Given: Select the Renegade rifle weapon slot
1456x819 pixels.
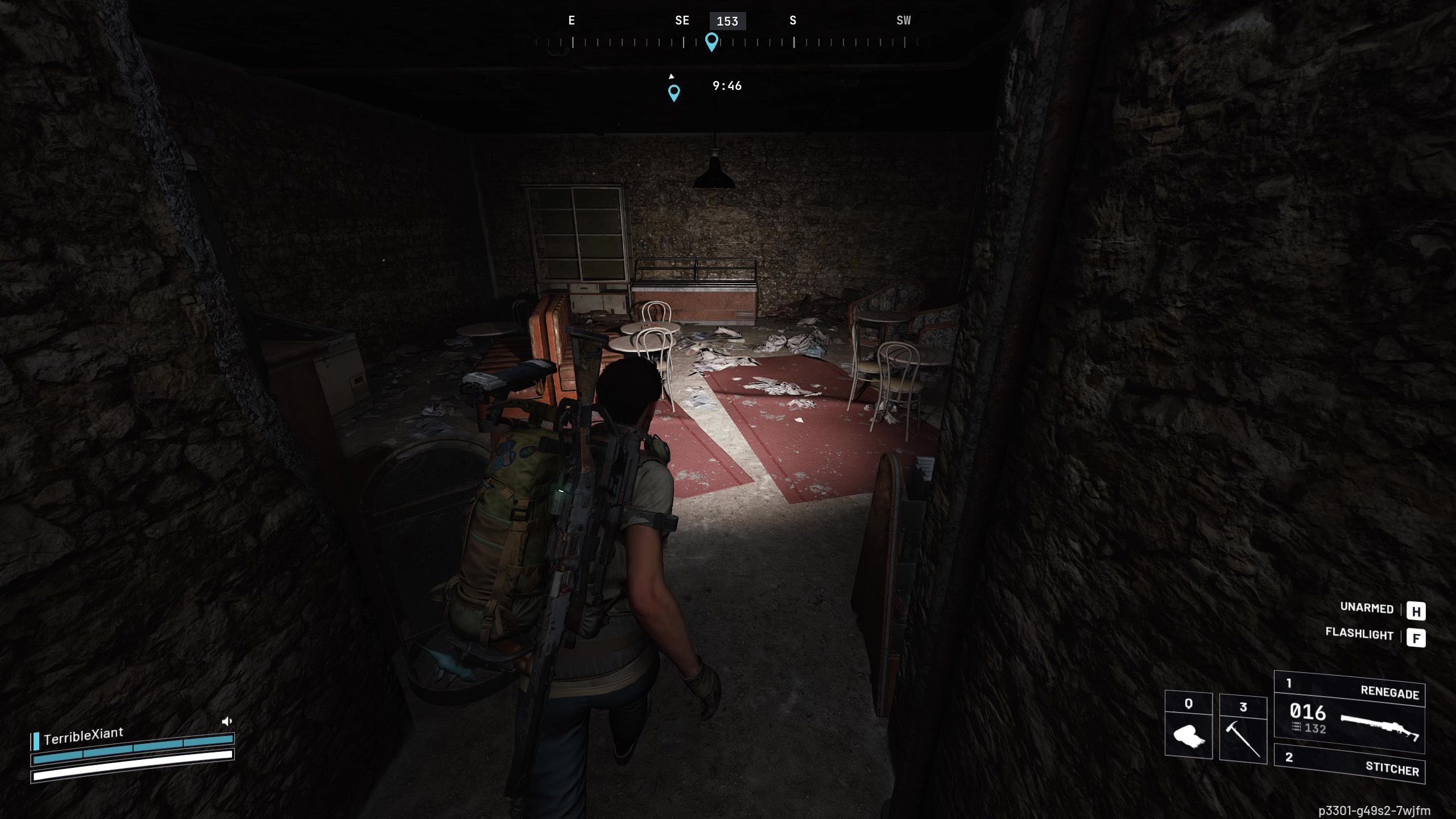Looking at the screenshot, I should 1349,713.
